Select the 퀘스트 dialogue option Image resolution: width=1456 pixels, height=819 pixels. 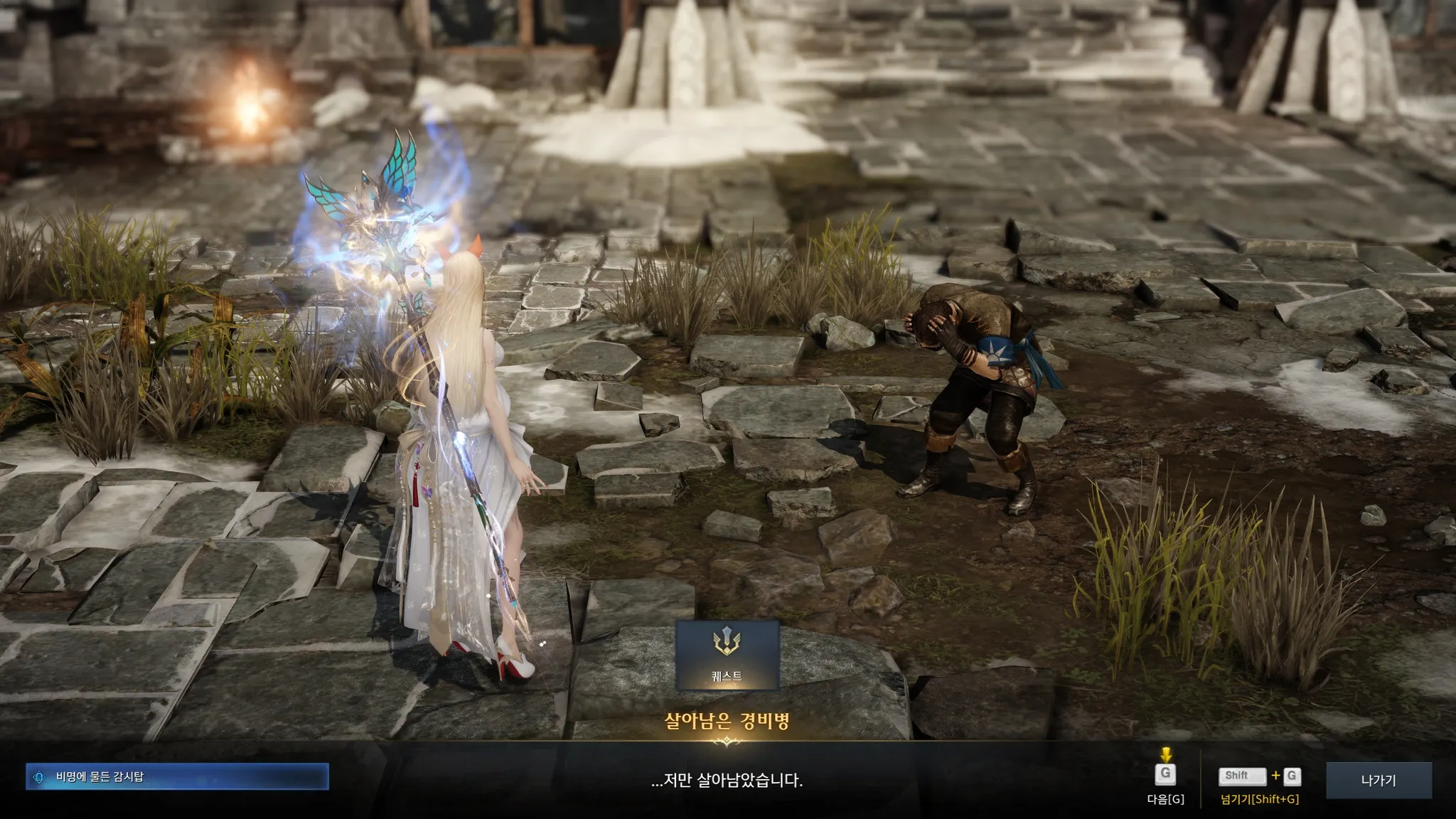click(727, 655)
